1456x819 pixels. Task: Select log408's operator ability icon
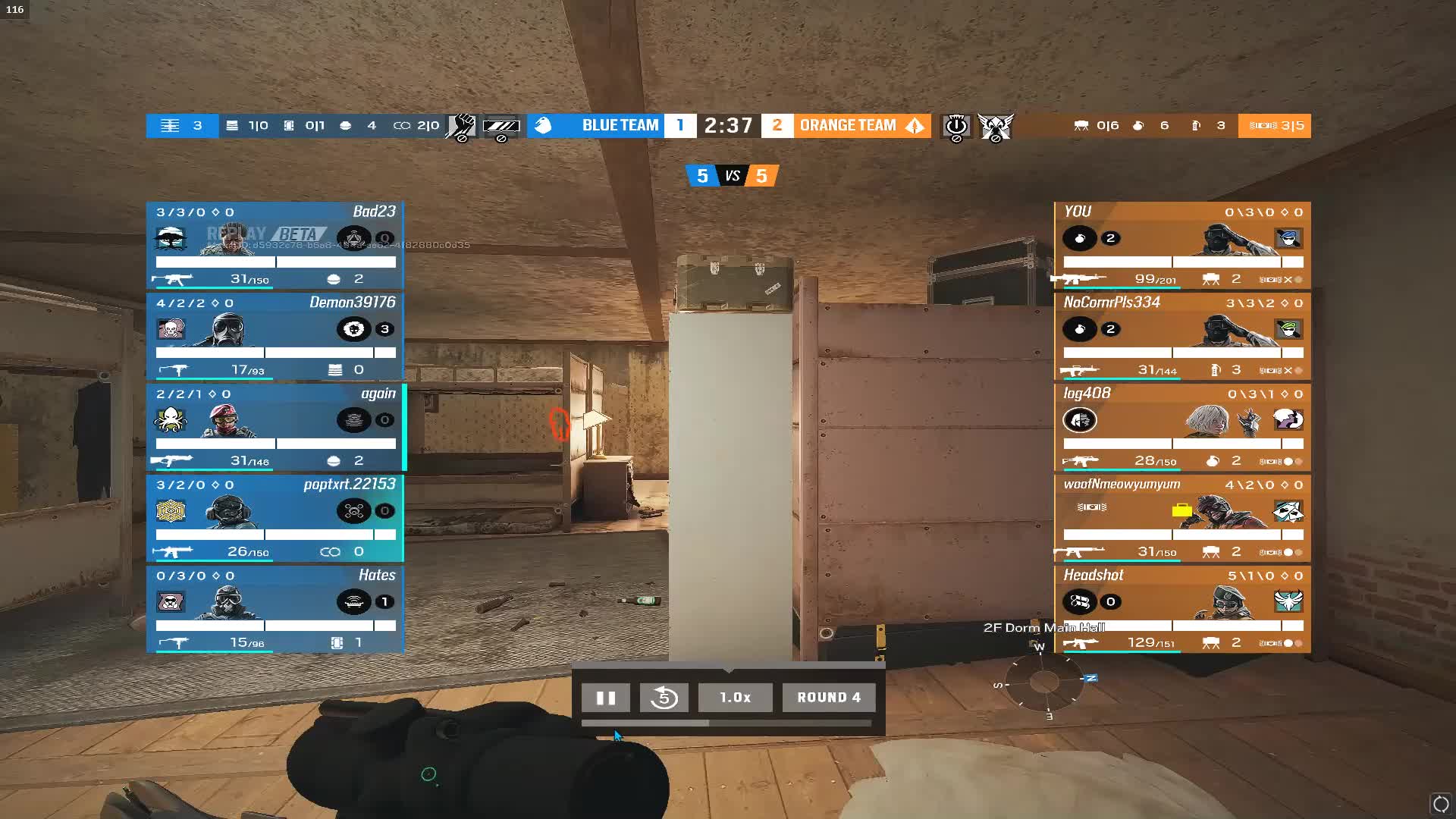pos(1080,420)
